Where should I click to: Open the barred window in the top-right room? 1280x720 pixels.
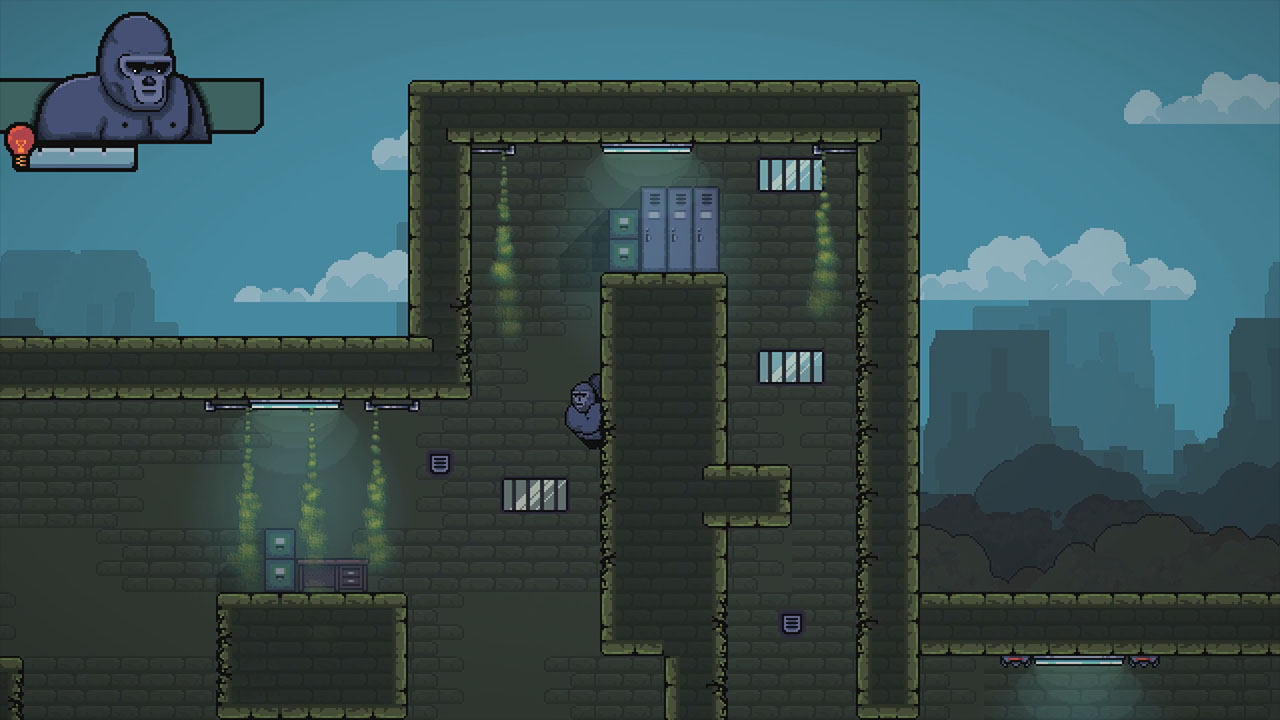point(790,172)
